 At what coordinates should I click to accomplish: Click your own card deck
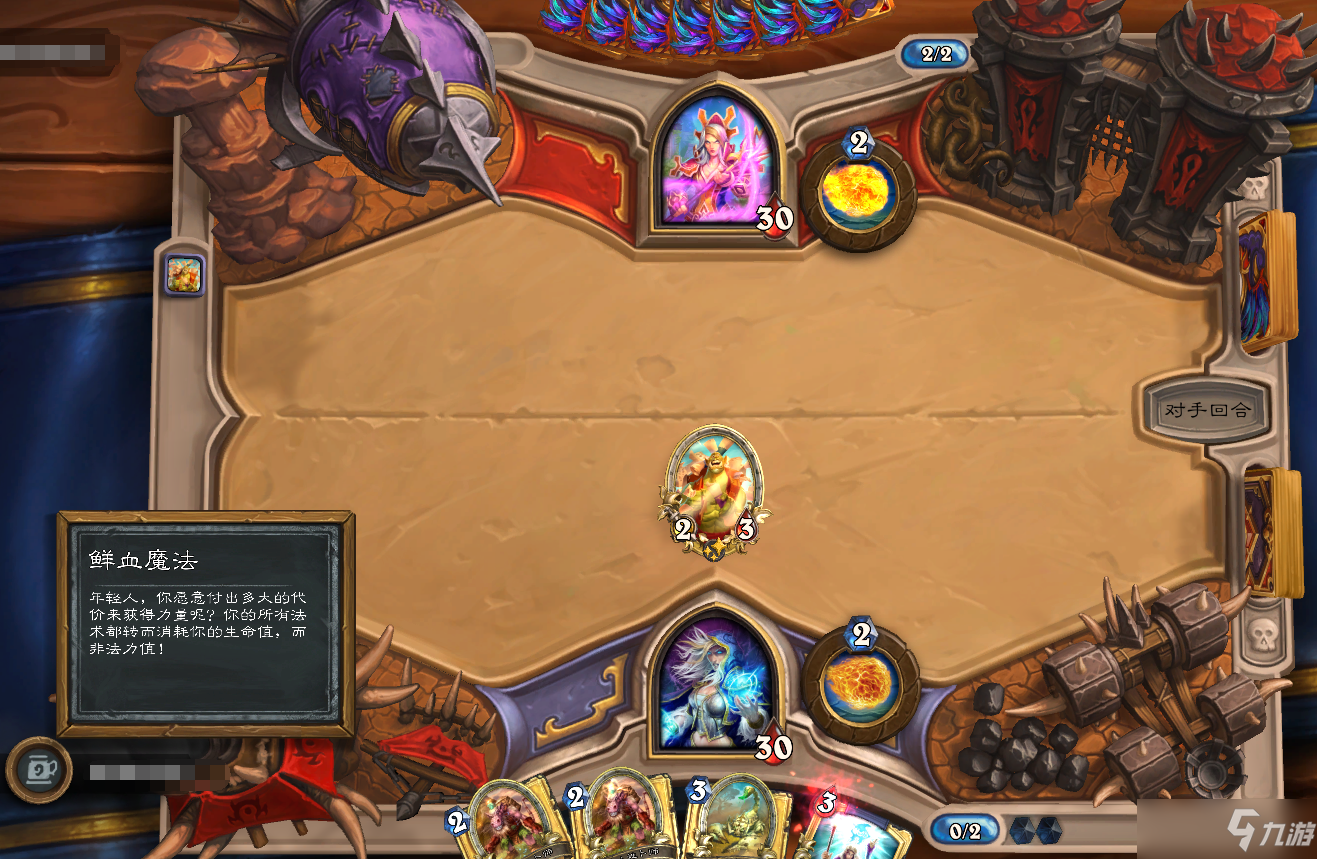tap(1270, 530)
